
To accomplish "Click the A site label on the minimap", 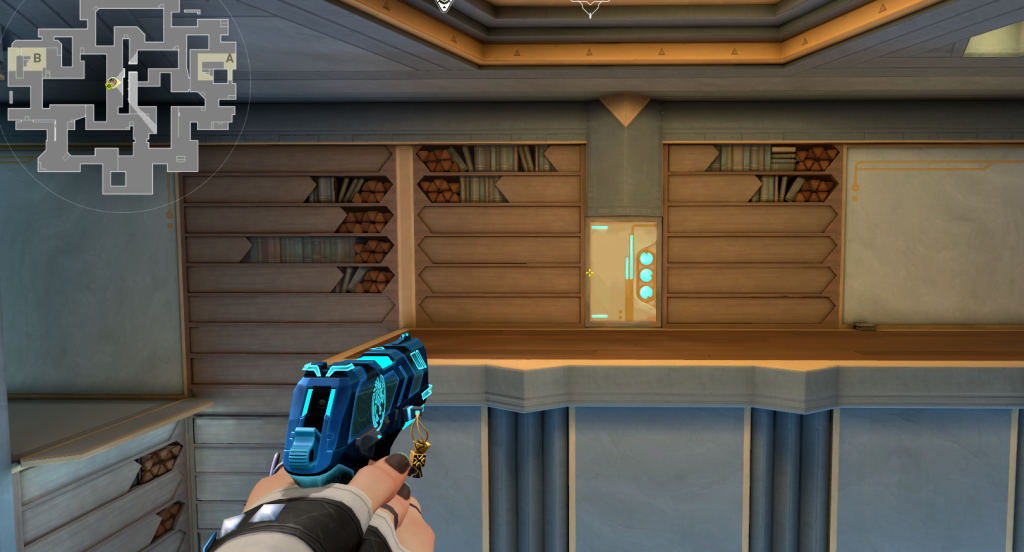I will [x=229, y=59].
